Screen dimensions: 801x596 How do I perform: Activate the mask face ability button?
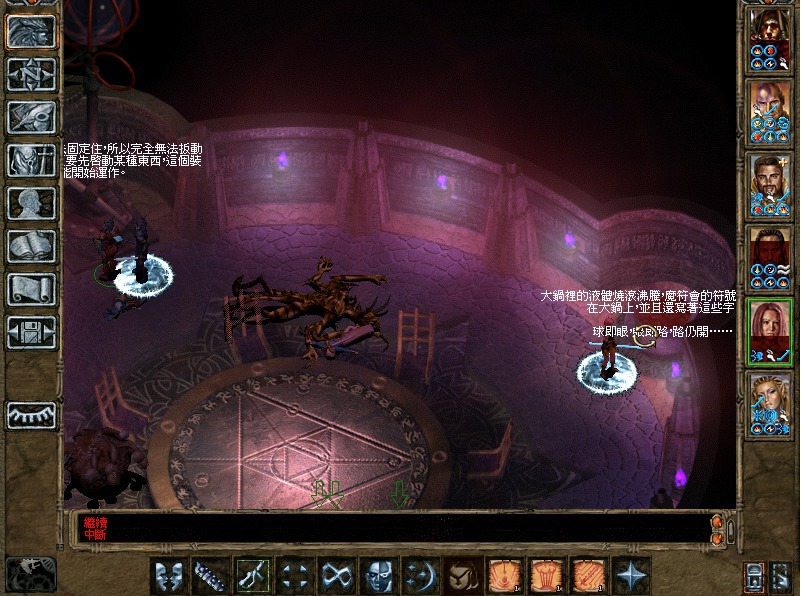(x=378, y=575)
